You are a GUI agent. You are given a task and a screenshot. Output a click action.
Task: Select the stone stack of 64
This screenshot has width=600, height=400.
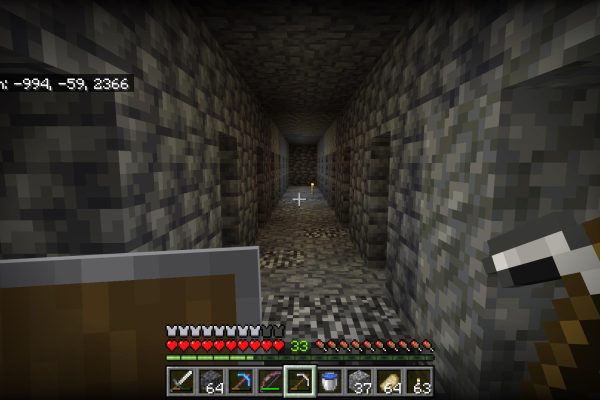coord(210,381)
